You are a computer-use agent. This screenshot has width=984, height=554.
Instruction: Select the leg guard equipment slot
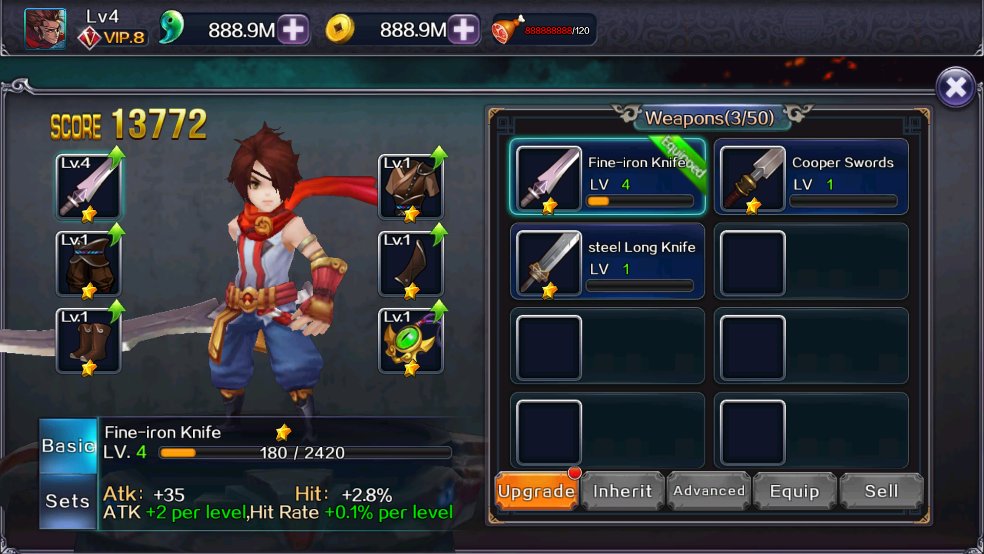point(411,264)
